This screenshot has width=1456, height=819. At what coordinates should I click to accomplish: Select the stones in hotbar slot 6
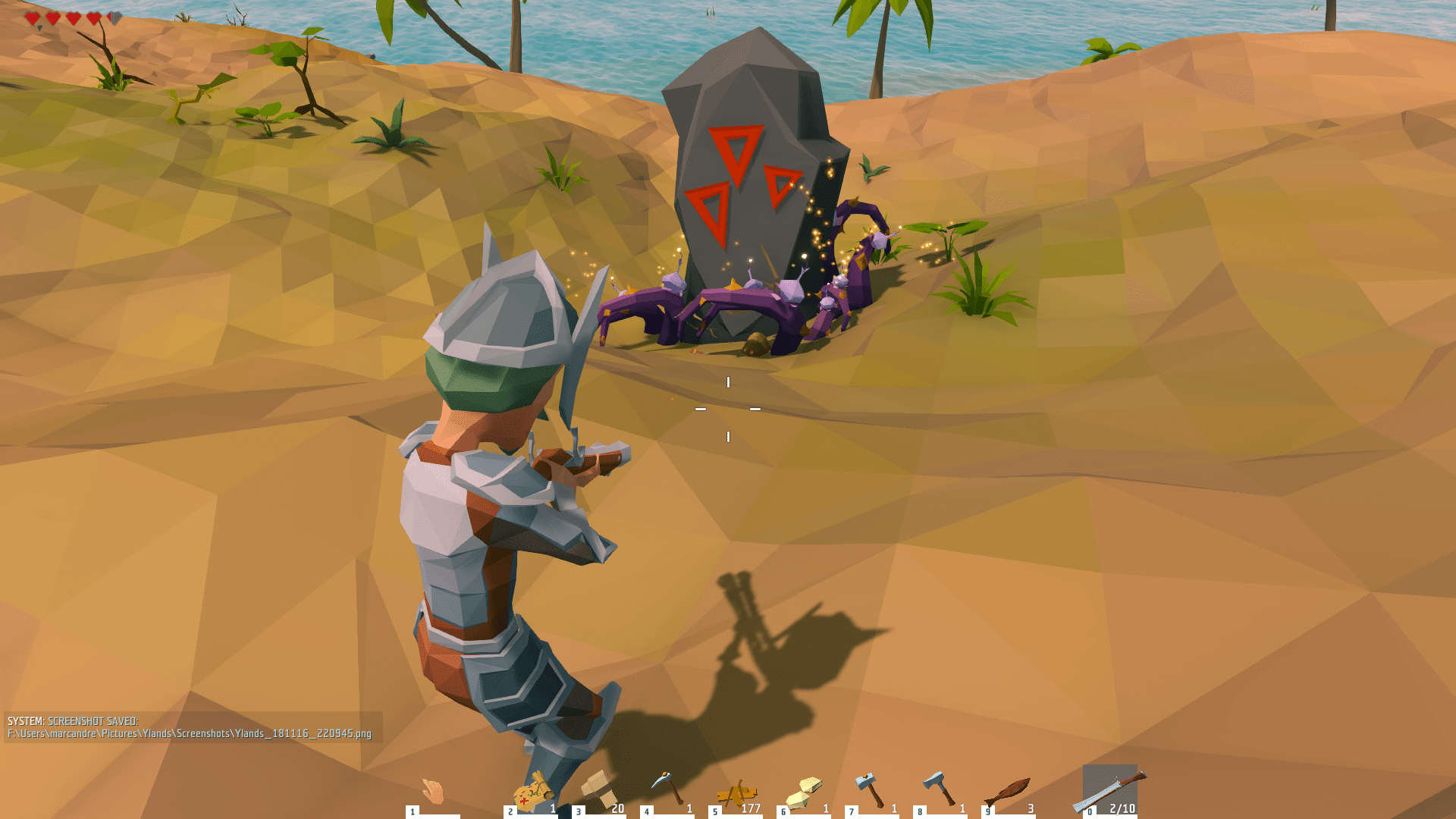point(807,792)
